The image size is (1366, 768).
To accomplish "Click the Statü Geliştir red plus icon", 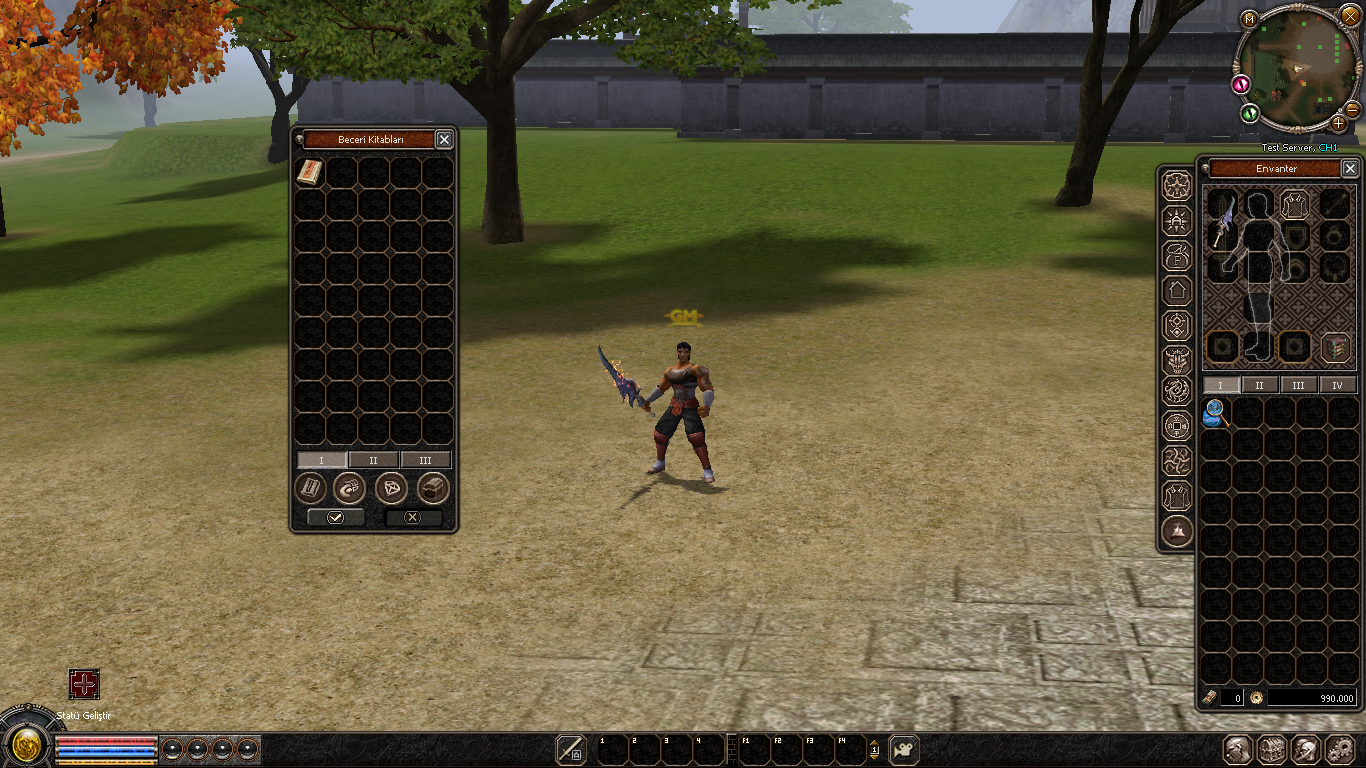I will pos(84,684).
